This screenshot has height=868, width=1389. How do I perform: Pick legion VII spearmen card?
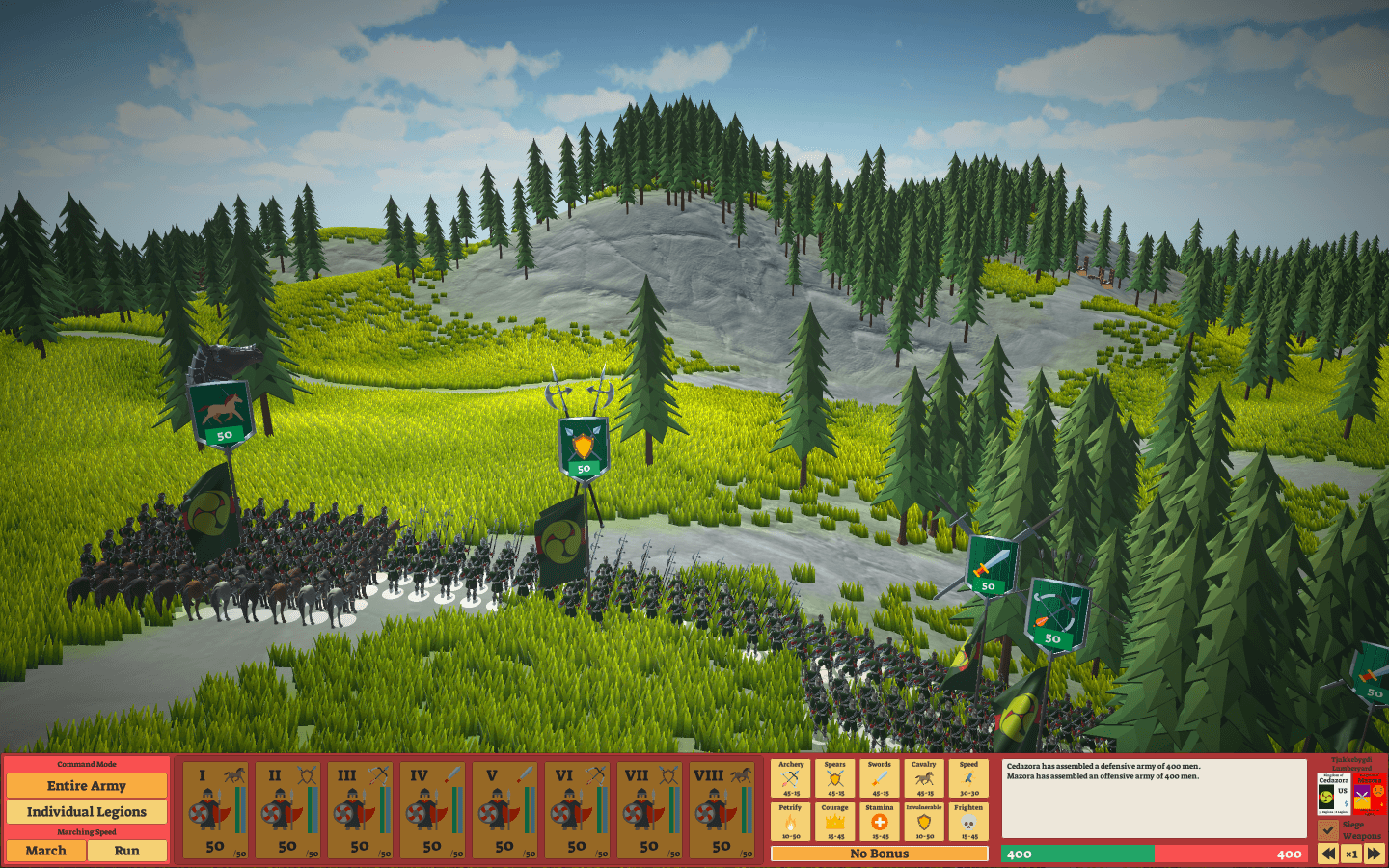pyautogui.click(x=649, y=809)
